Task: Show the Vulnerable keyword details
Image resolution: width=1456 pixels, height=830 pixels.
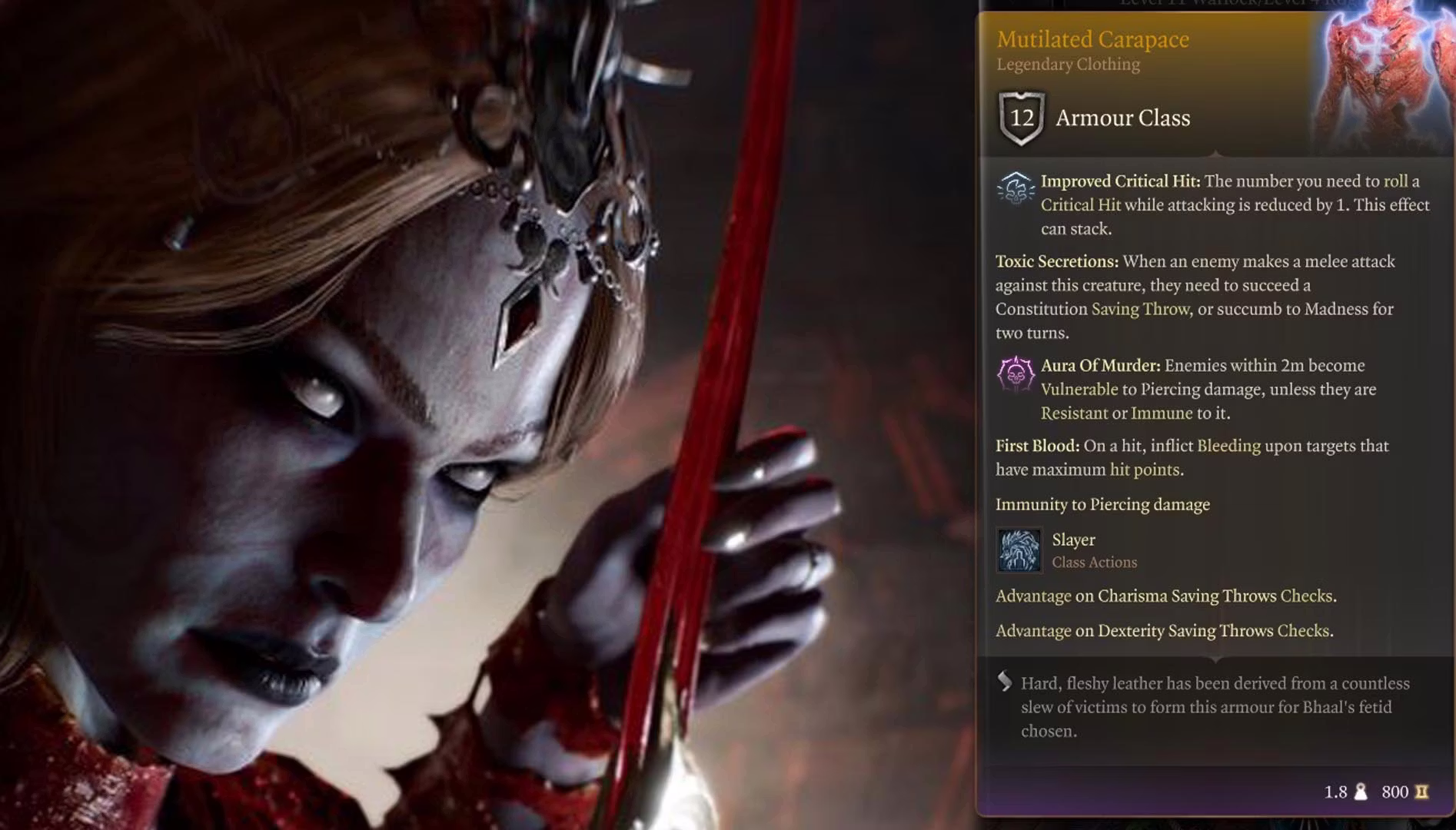Action: point(1079,390)
